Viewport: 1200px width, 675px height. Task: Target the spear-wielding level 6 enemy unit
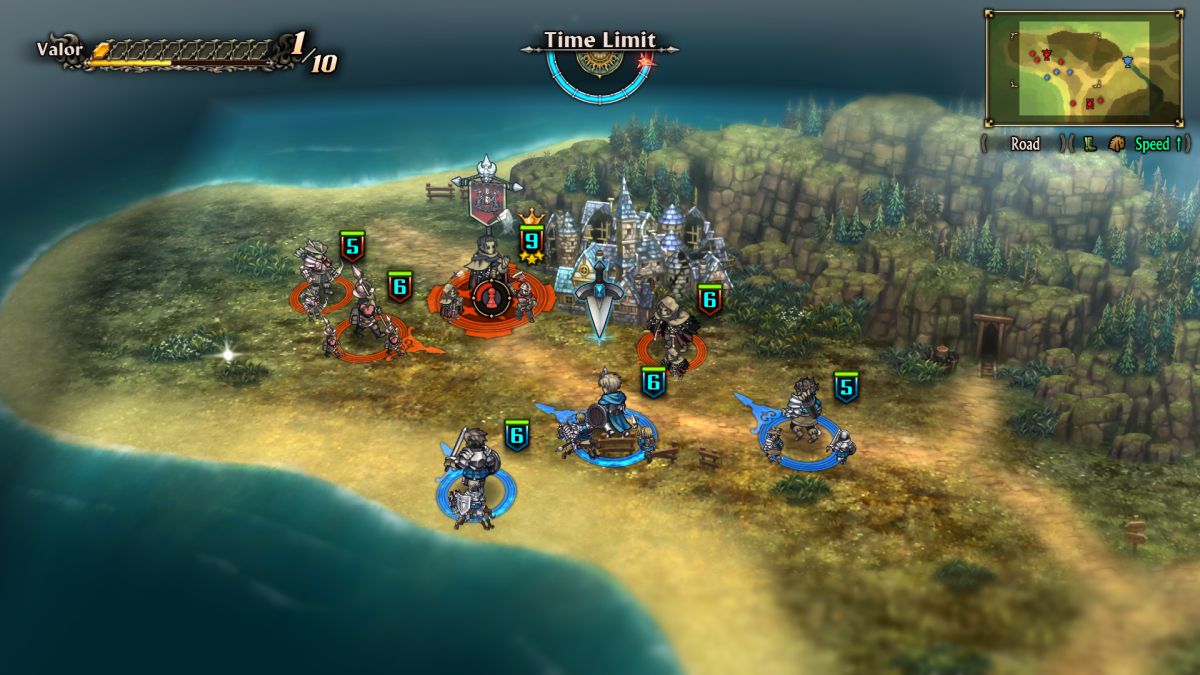tap(366, 316)
